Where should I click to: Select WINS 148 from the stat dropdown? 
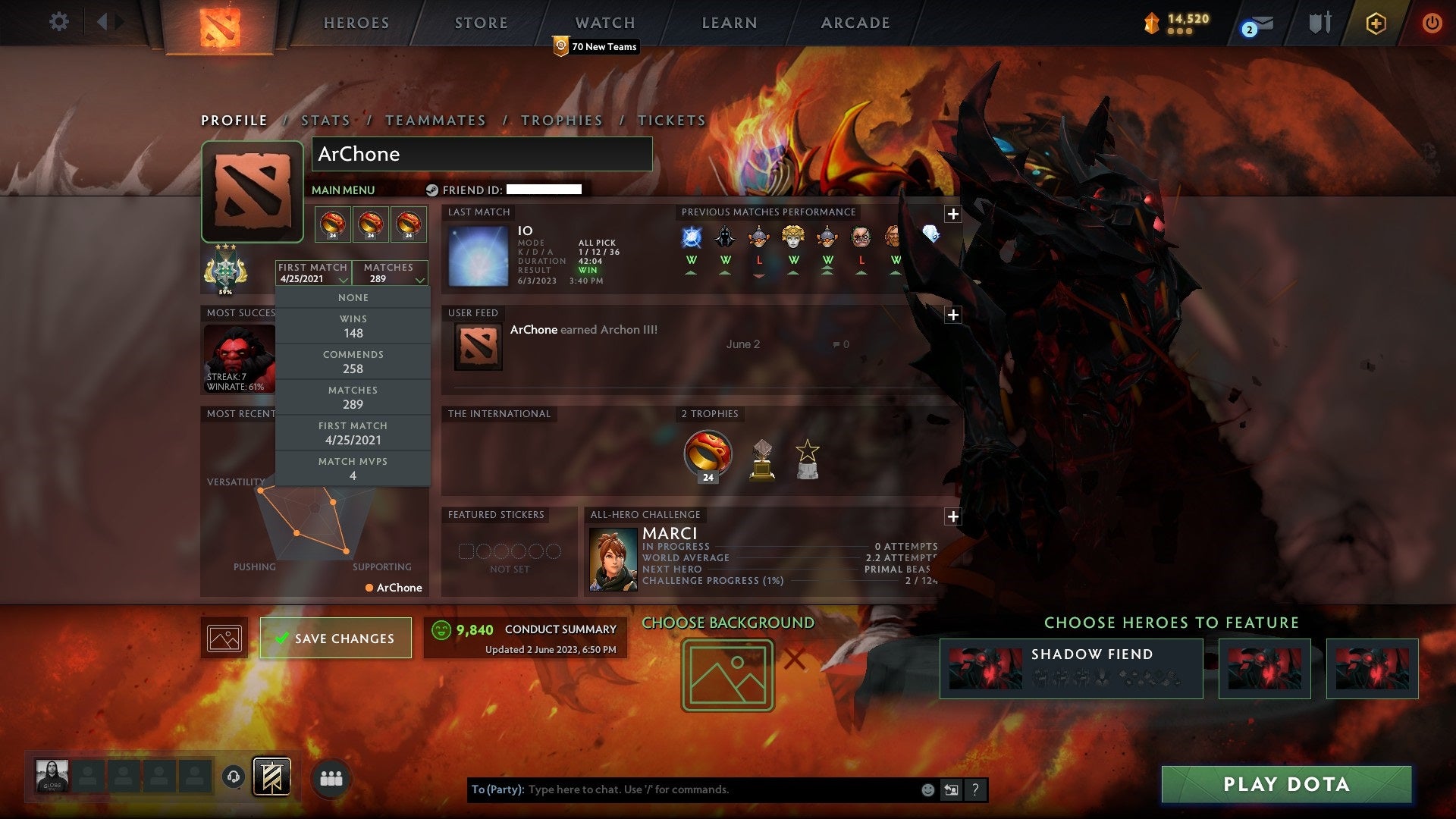(x=353, y=326)
